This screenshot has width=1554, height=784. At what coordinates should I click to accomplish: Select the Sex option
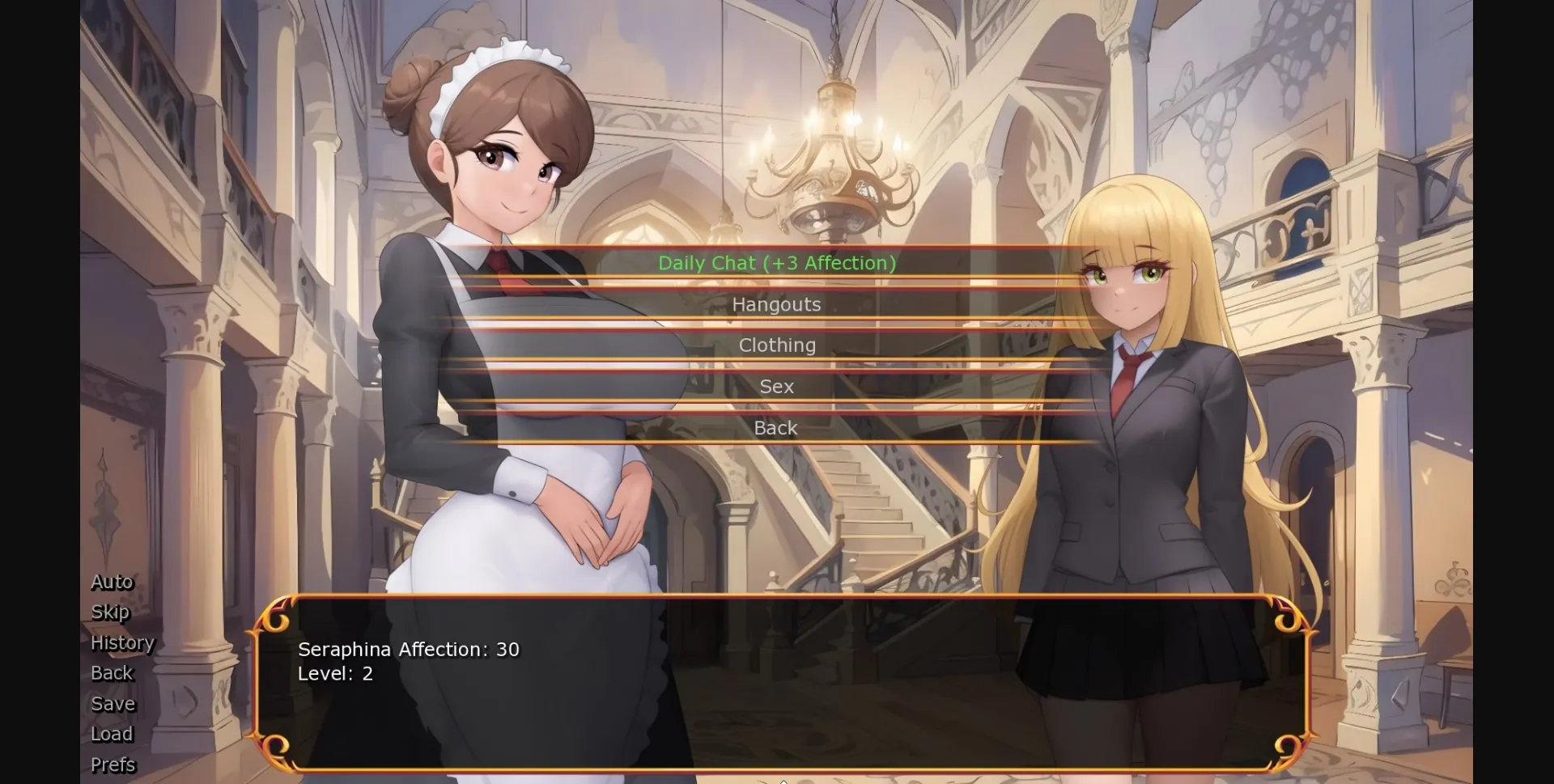[775, 387]
